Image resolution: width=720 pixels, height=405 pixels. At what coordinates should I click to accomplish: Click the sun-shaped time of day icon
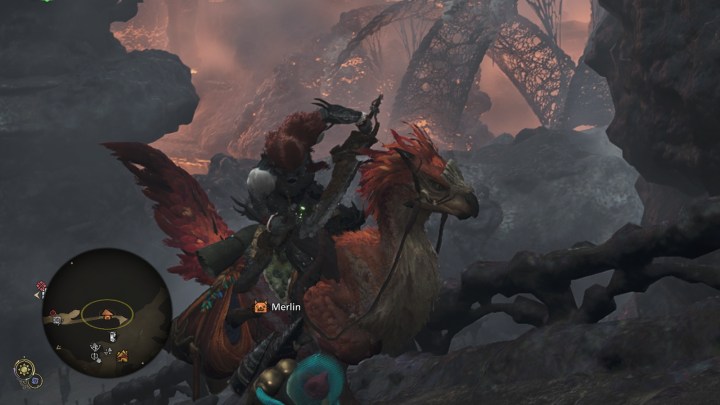pyautogui.click(x=22, y=368)
